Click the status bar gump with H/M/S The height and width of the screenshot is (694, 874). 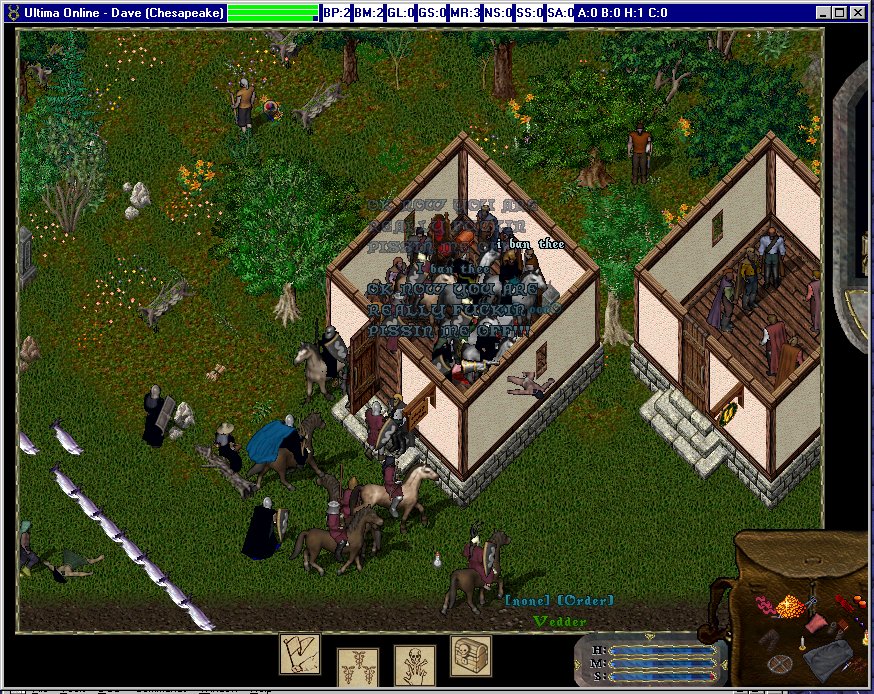coord(650,661)
